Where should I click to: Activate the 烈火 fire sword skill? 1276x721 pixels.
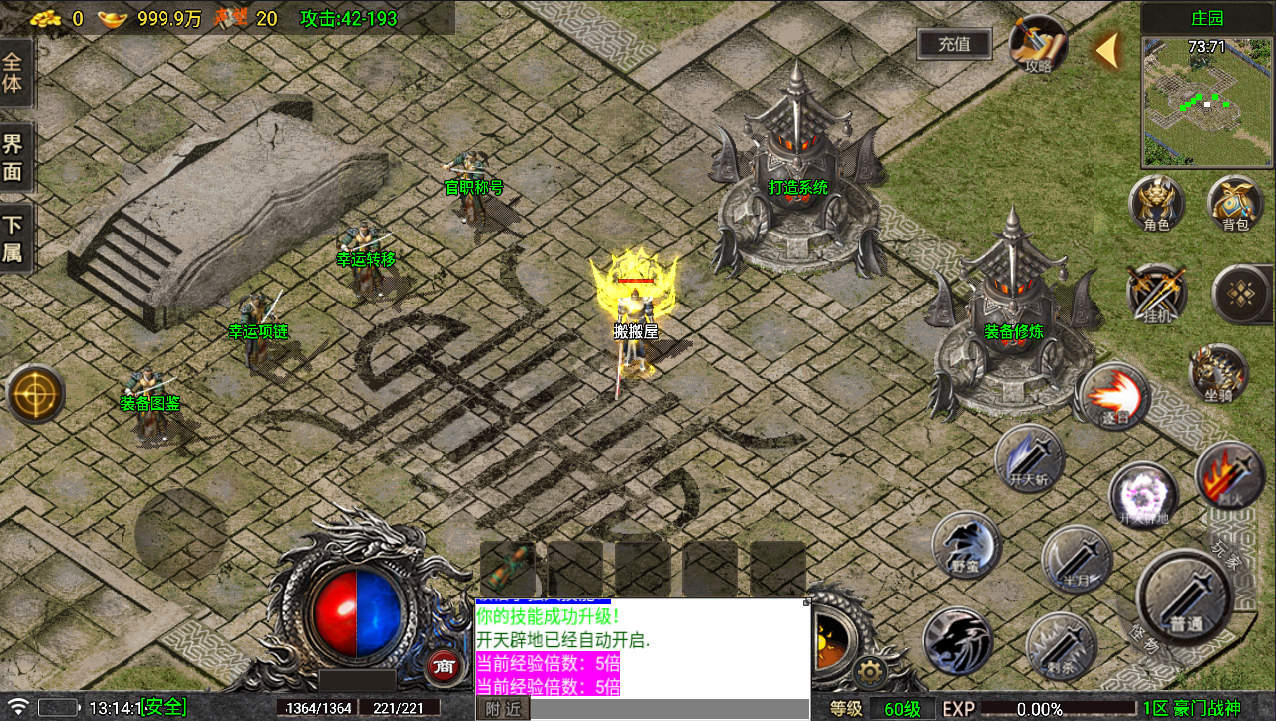pos(1229,475)
